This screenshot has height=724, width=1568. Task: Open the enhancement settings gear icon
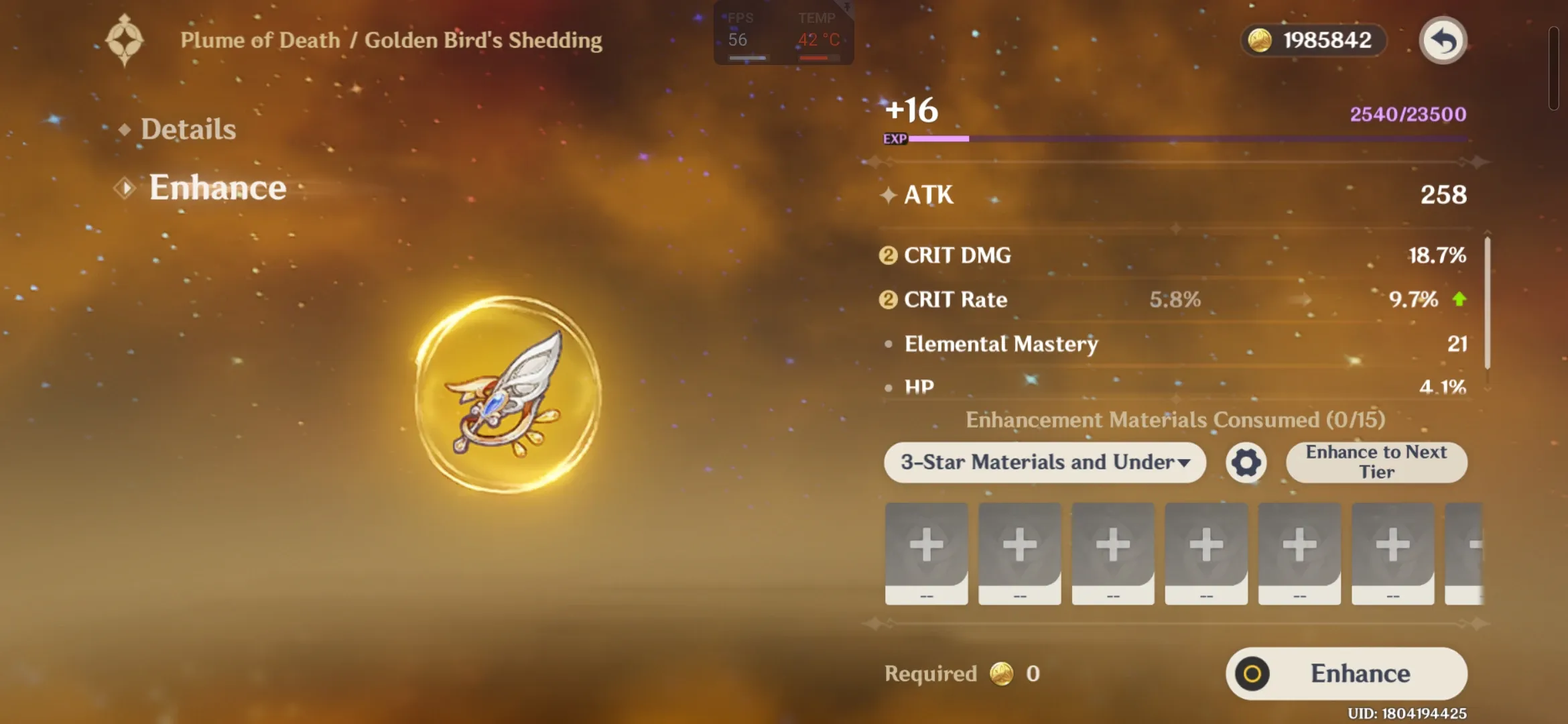(1245, 463)
